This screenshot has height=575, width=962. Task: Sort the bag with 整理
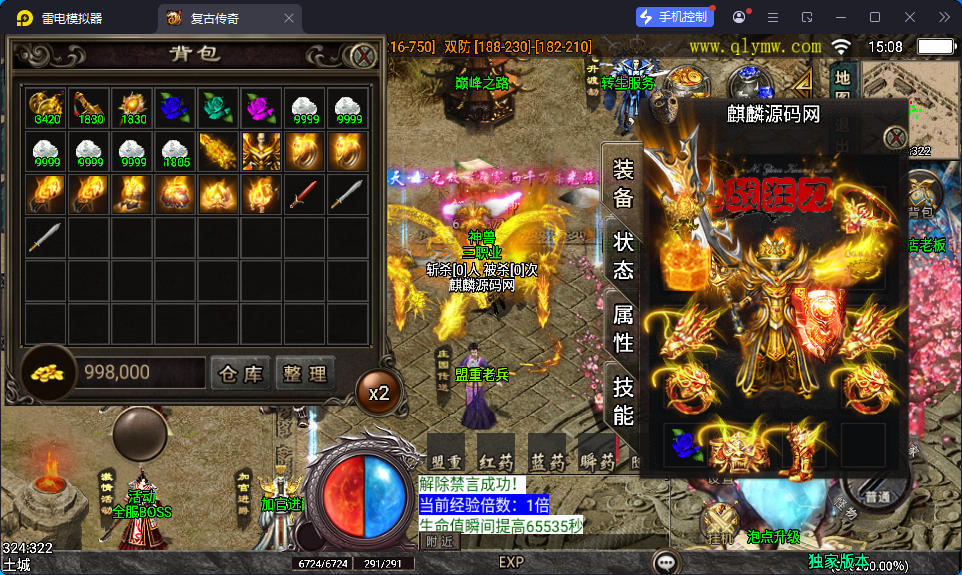[x=304, y=374]
